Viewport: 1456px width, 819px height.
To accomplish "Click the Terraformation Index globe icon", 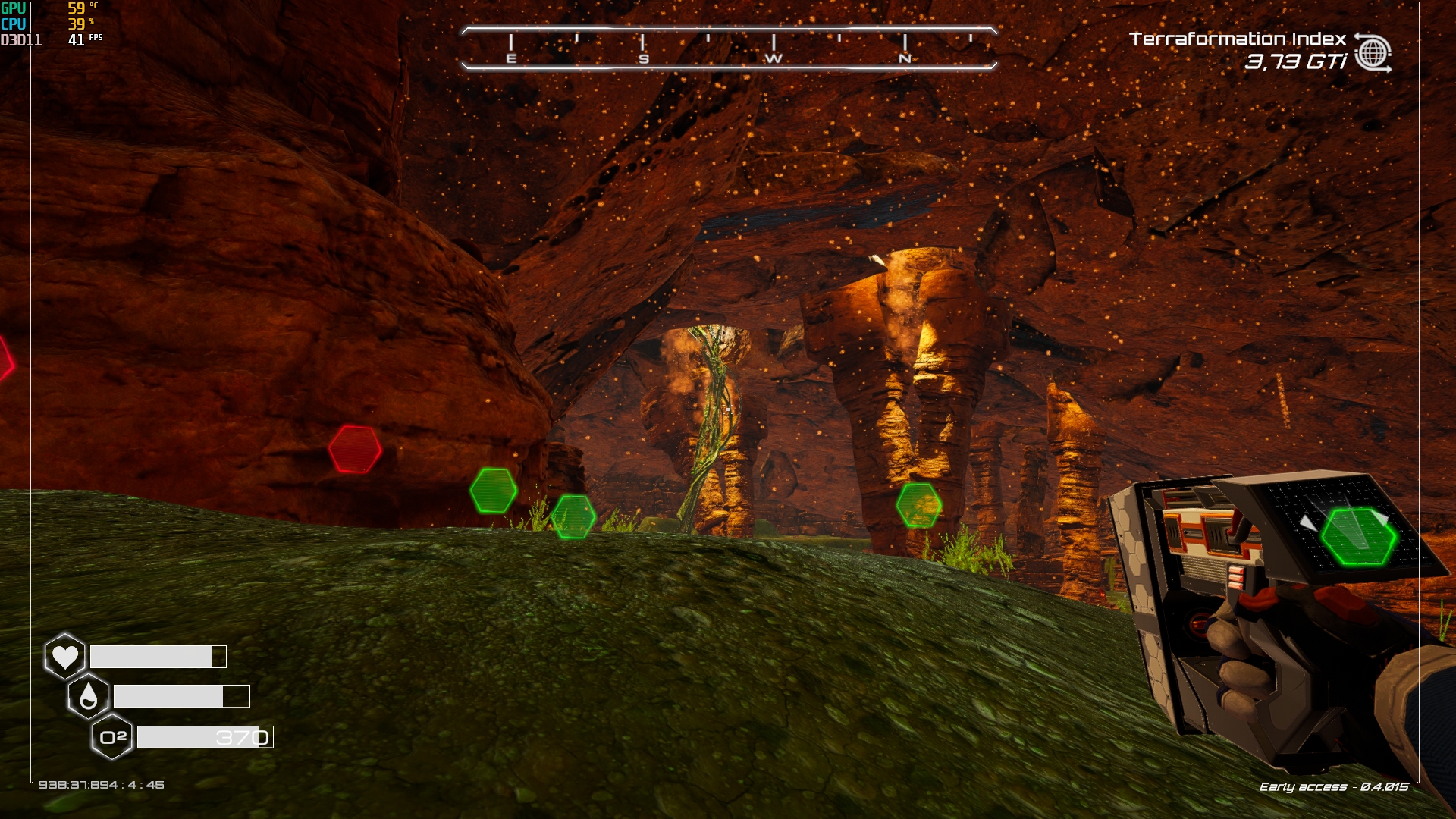I will 1373,53.
